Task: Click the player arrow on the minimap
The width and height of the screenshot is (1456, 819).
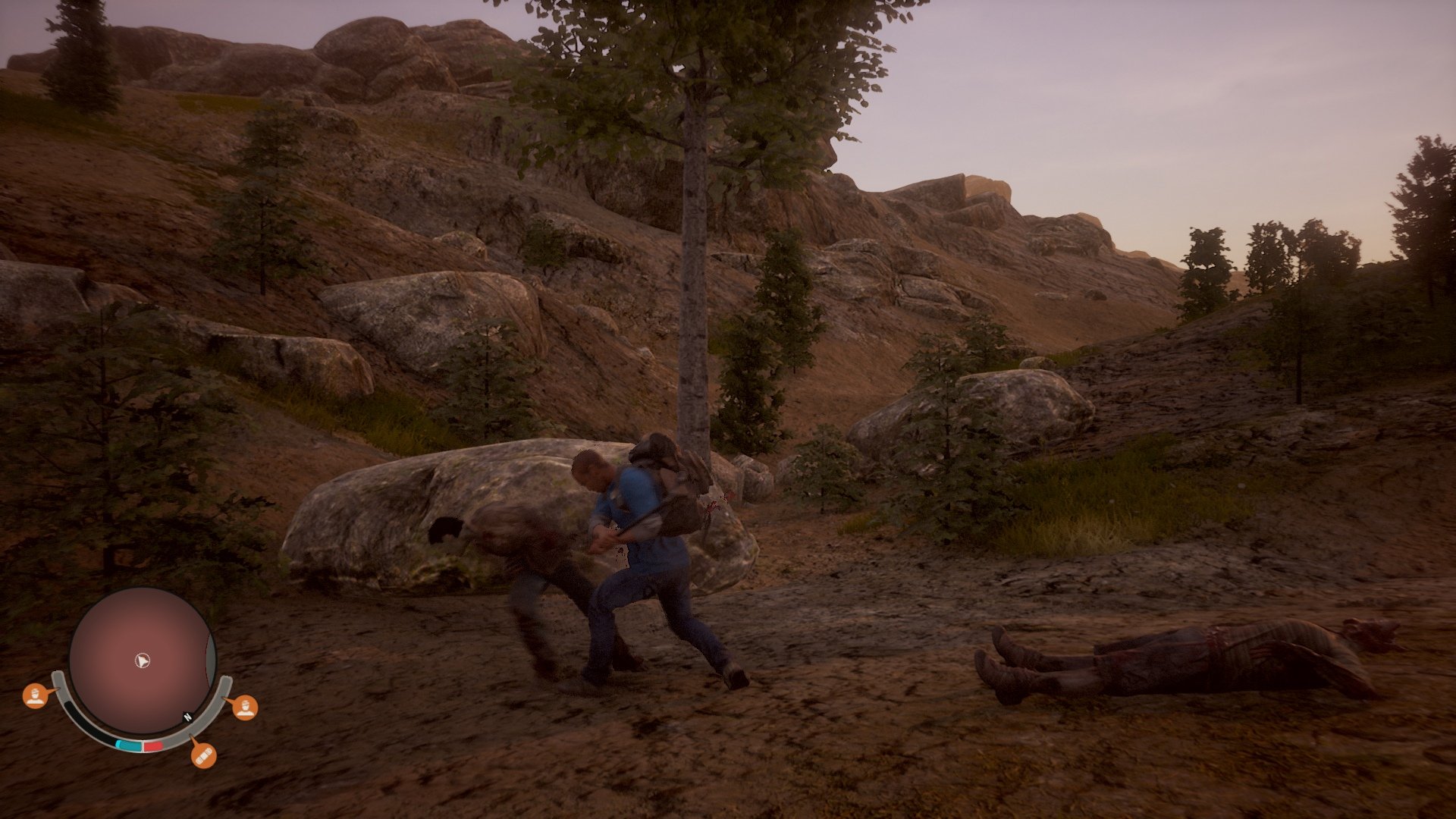Action: coord(142,660)
